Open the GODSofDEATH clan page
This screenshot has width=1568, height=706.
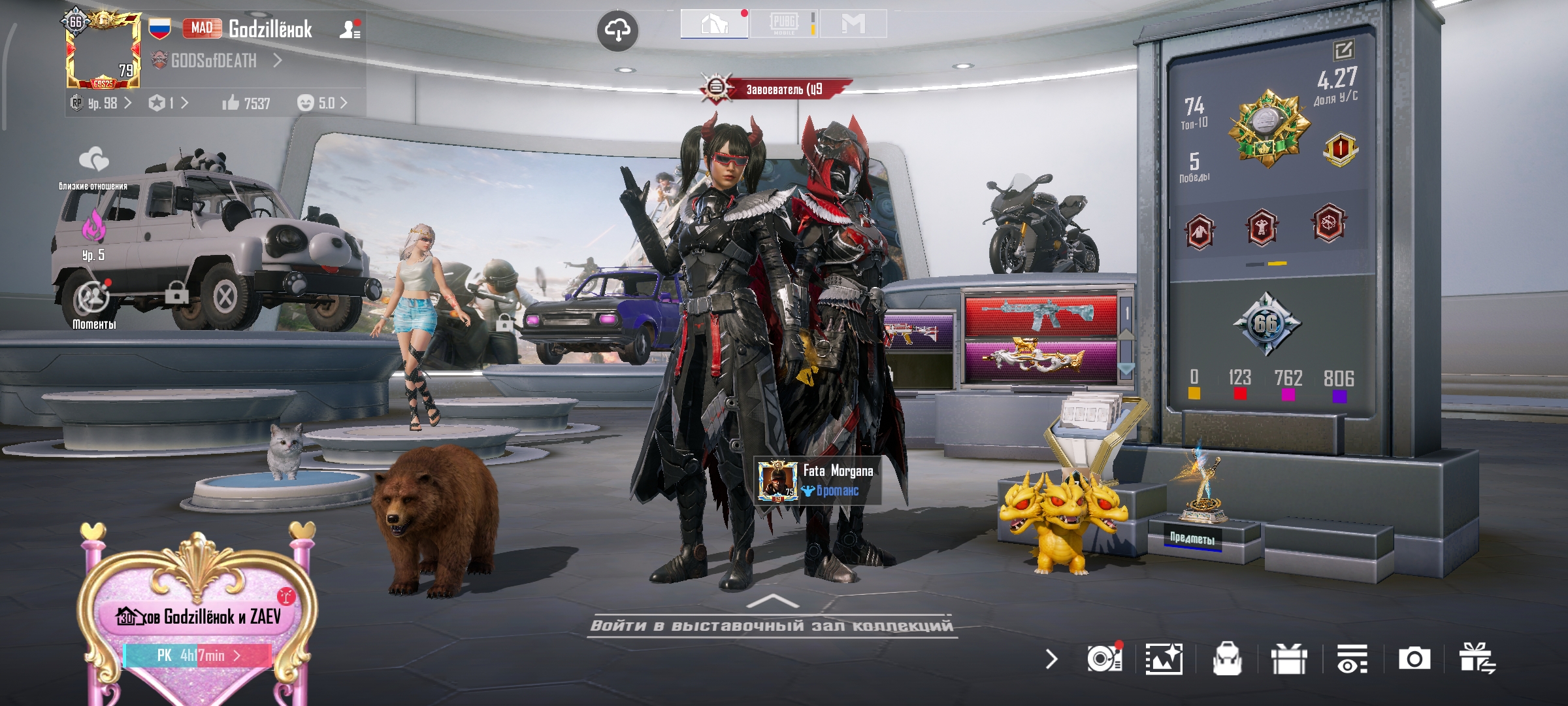[214, 61]
